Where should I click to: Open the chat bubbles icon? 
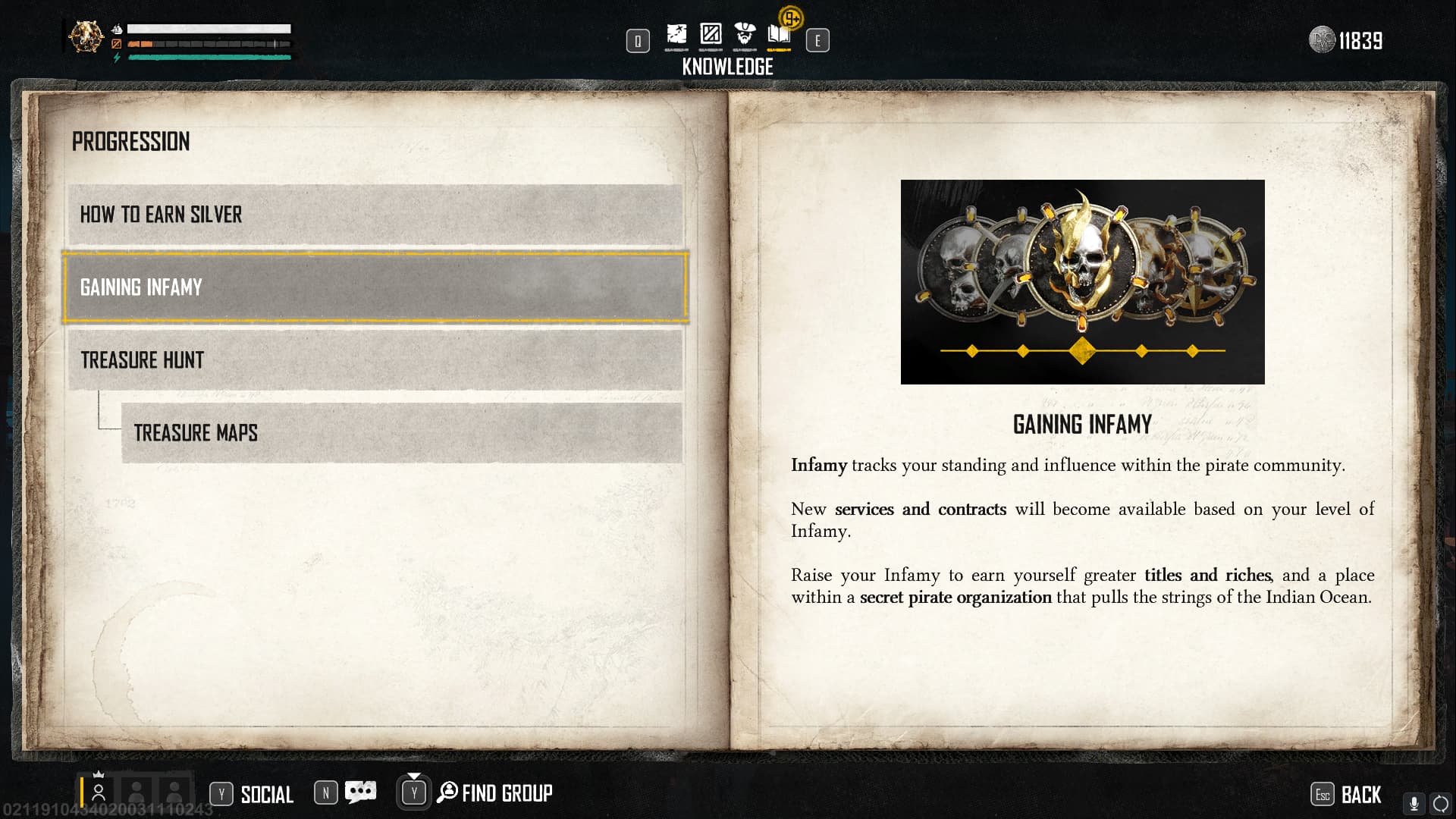pos(360,792)
